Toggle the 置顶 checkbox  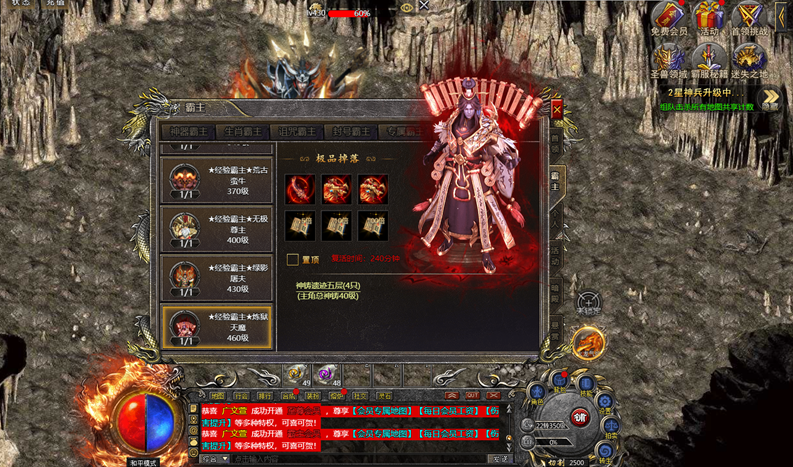[293, 259]
